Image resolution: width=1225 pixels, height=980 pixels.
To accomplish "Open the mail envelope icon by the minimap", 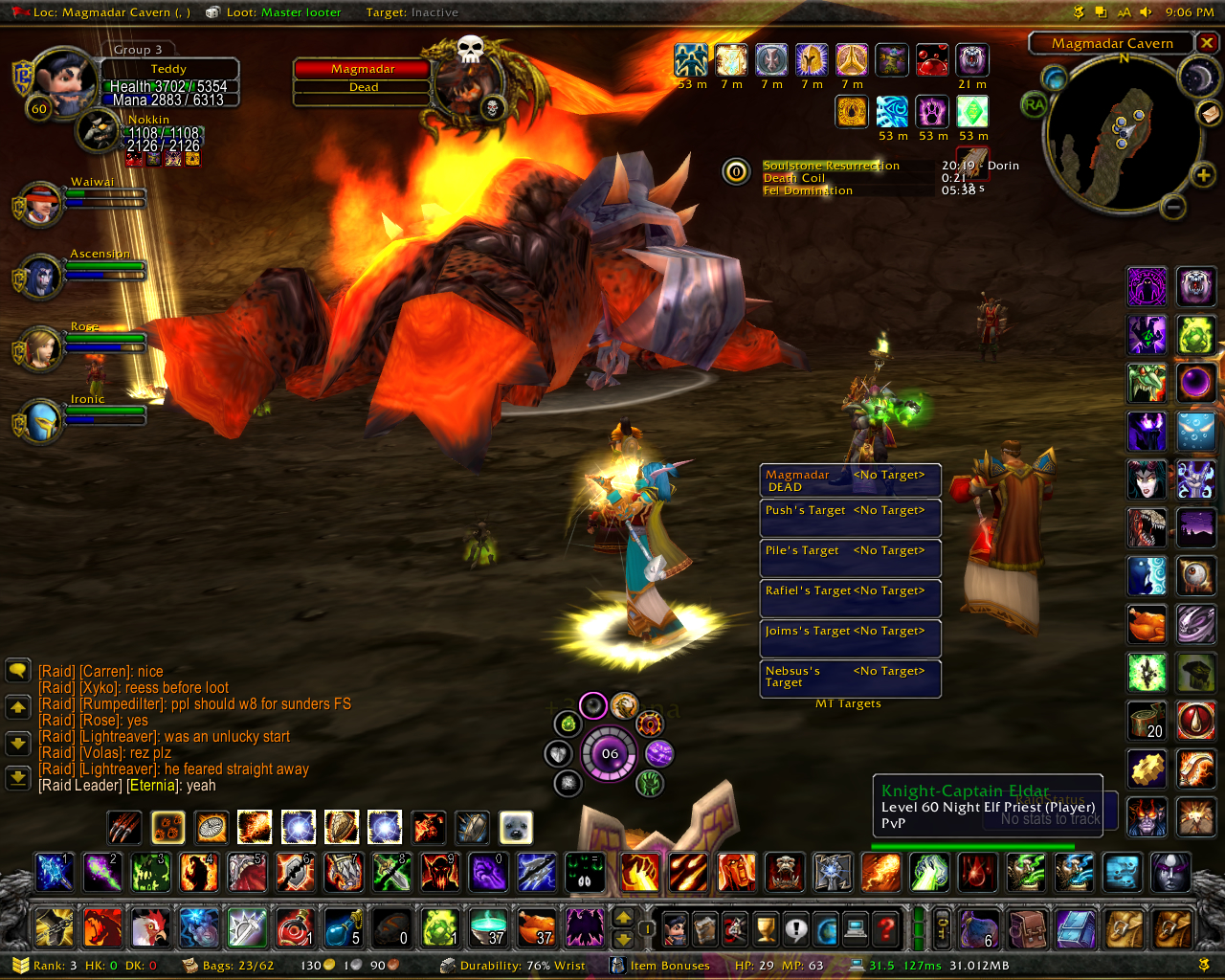I will pyautogui.click(x=1209, y=113).
